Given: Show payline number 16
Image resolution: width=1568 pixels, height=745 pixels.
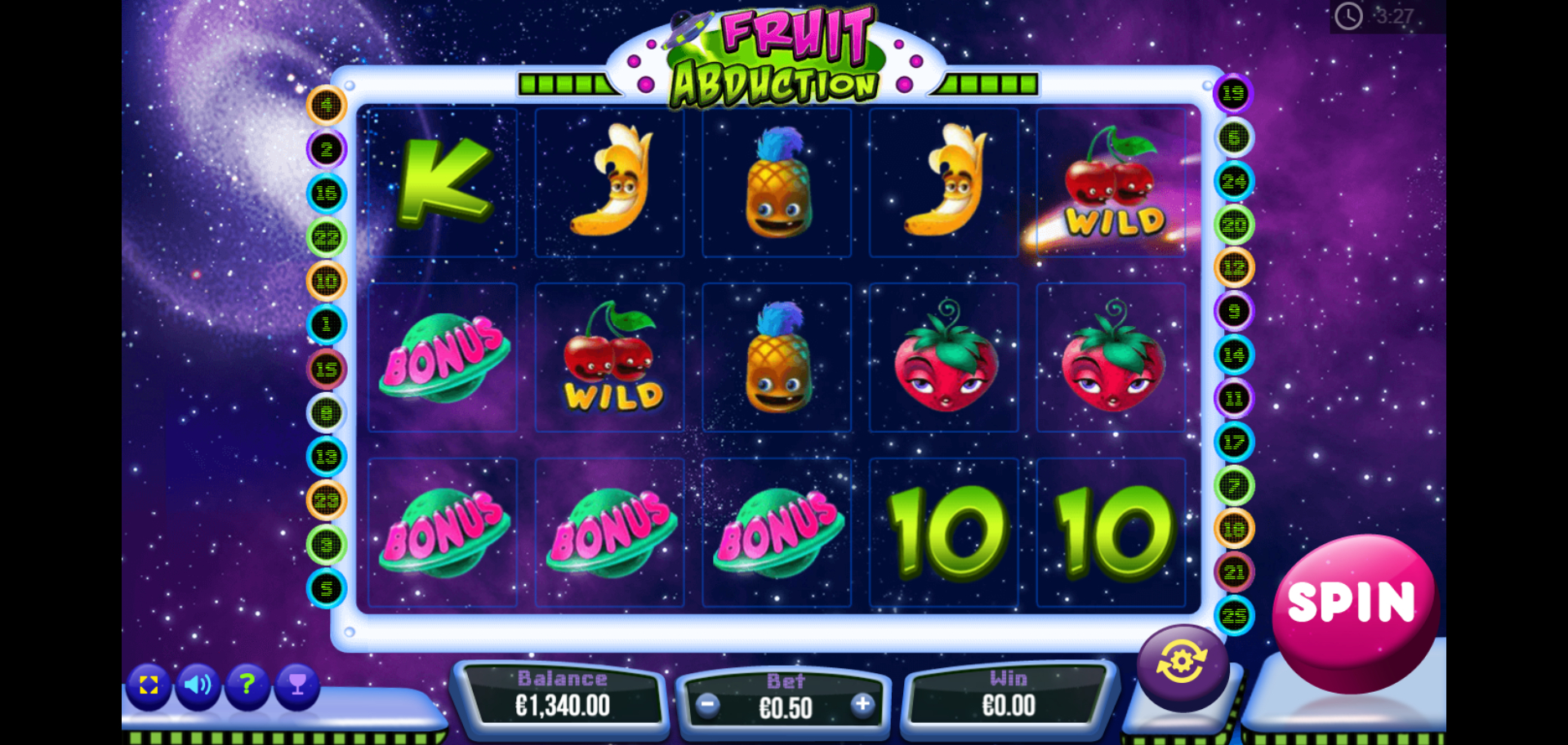Looking at the screenshot, I should pyautogui.click(x=327, y=194).
